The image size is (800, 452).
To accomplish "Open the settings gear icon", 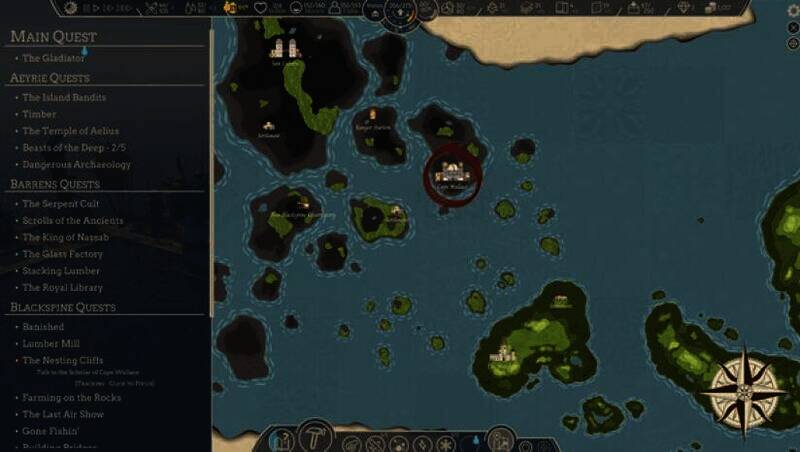I will tap(793, 10).
